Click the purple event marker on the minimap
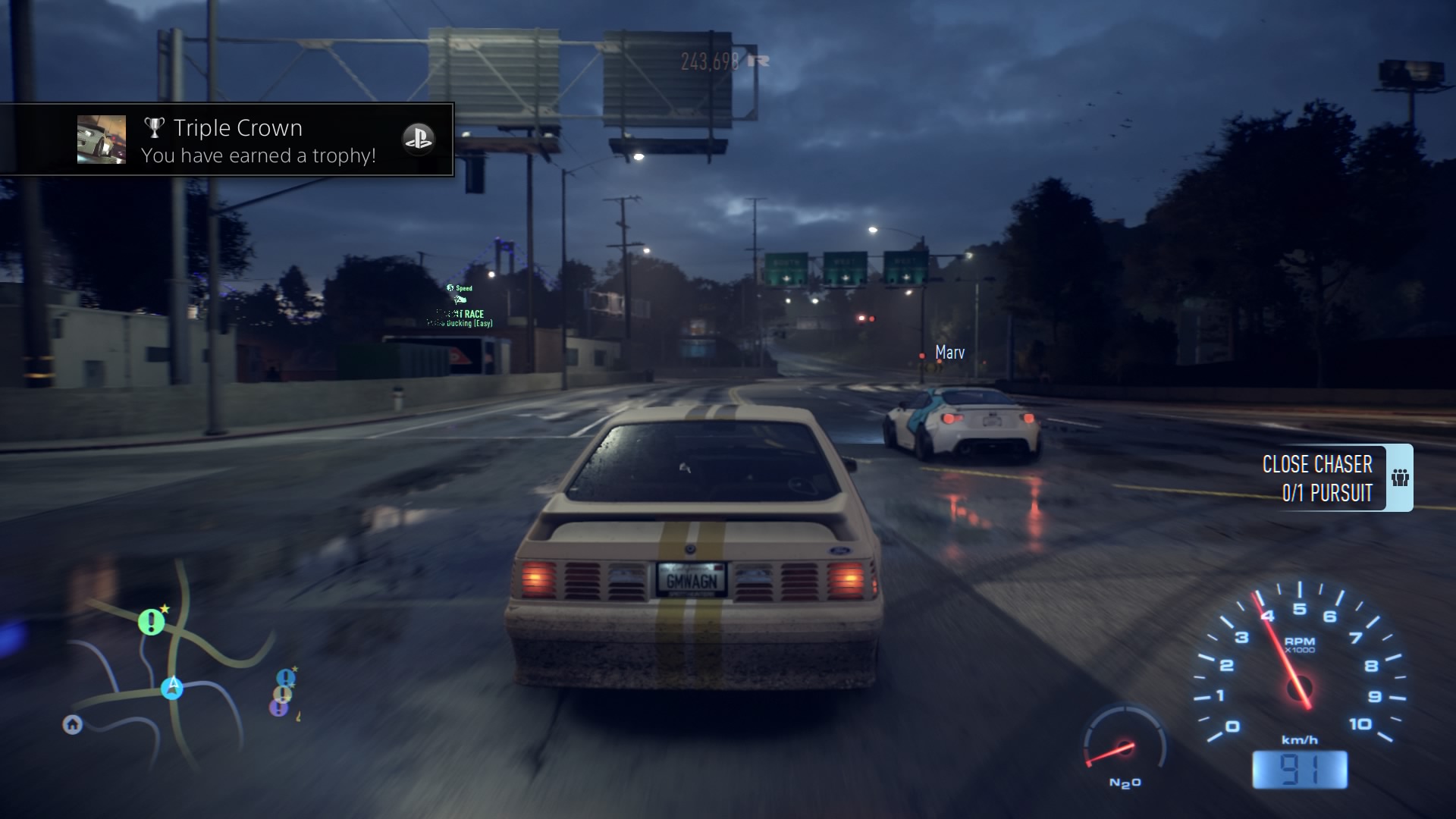 [x=278, y=708]
